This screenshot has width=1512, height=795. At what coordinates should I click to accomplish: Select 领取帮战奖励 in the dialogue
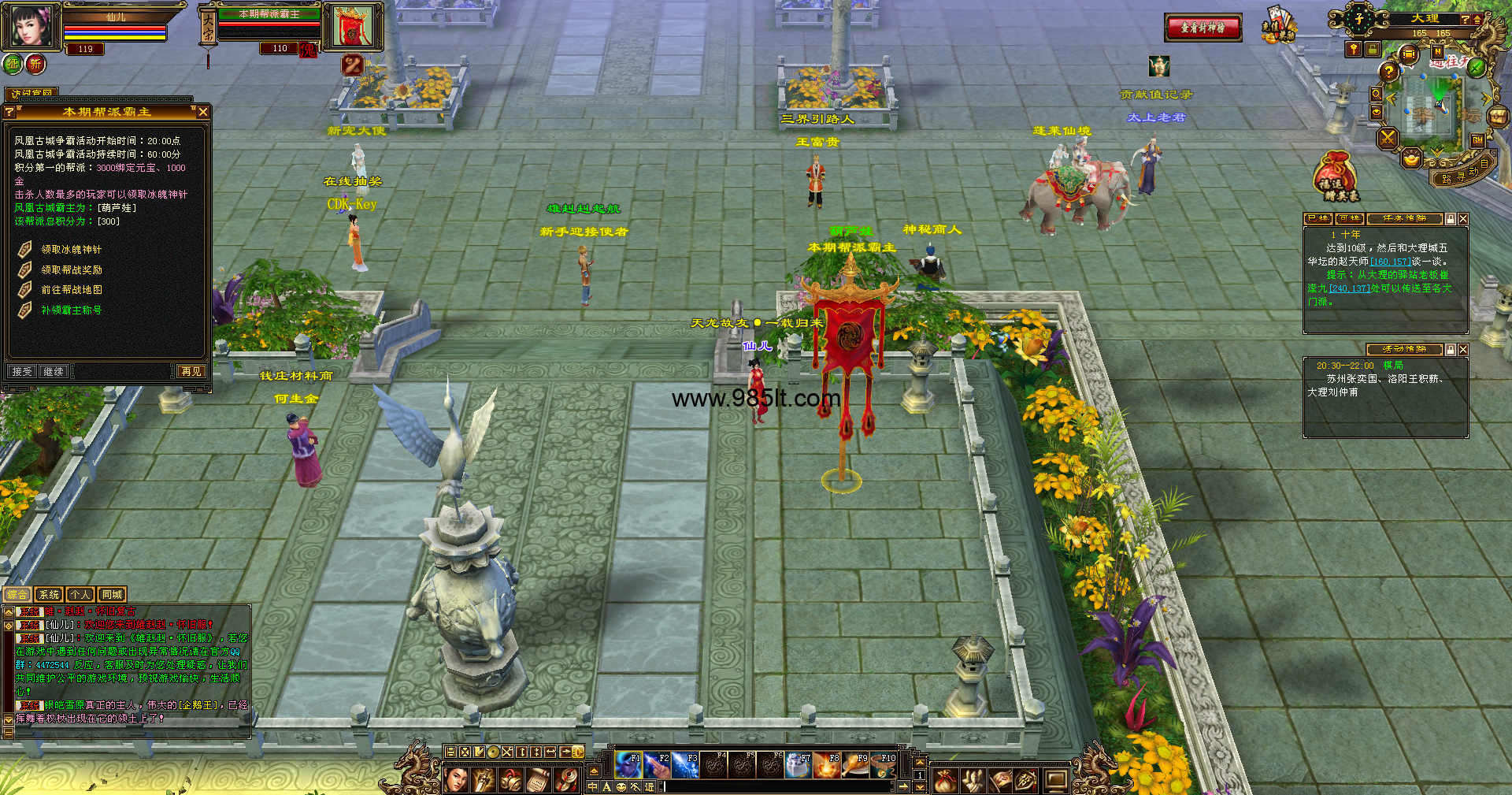pyautogui.click(x=71, y=270)
